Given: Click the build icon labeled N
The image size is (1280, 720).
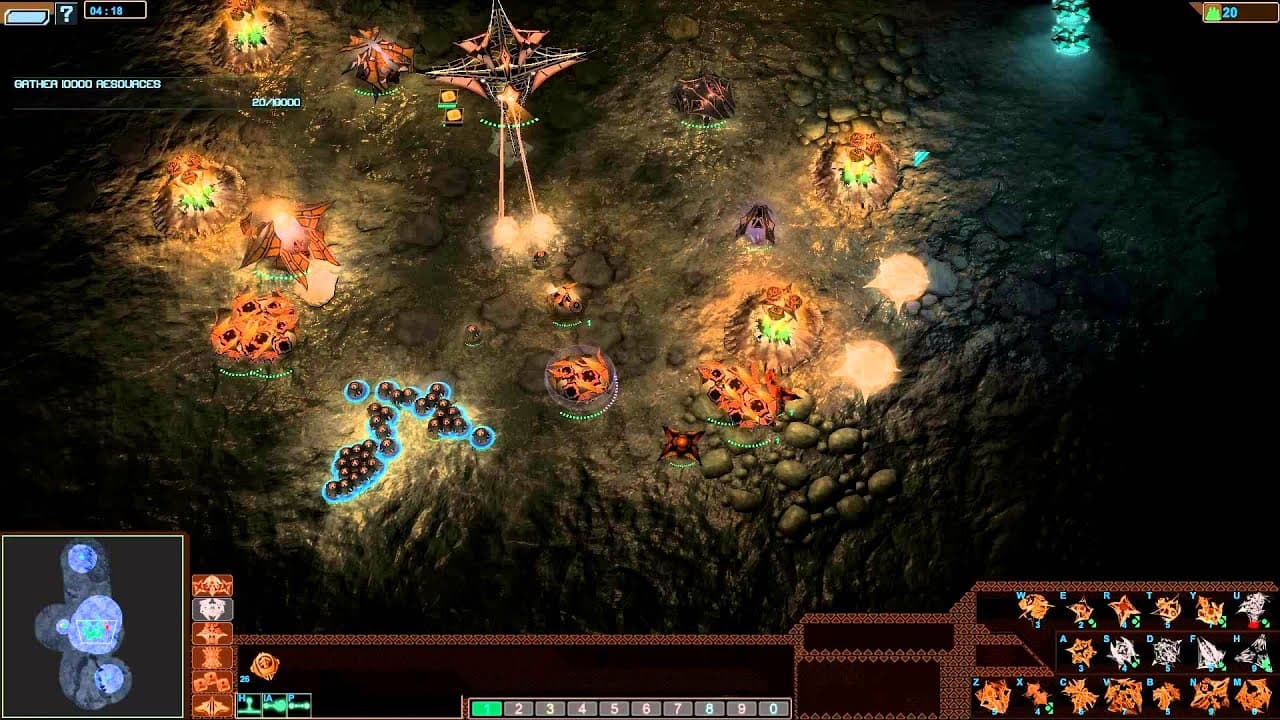Looking at the screenshot, I should [x=1209, y=695].
